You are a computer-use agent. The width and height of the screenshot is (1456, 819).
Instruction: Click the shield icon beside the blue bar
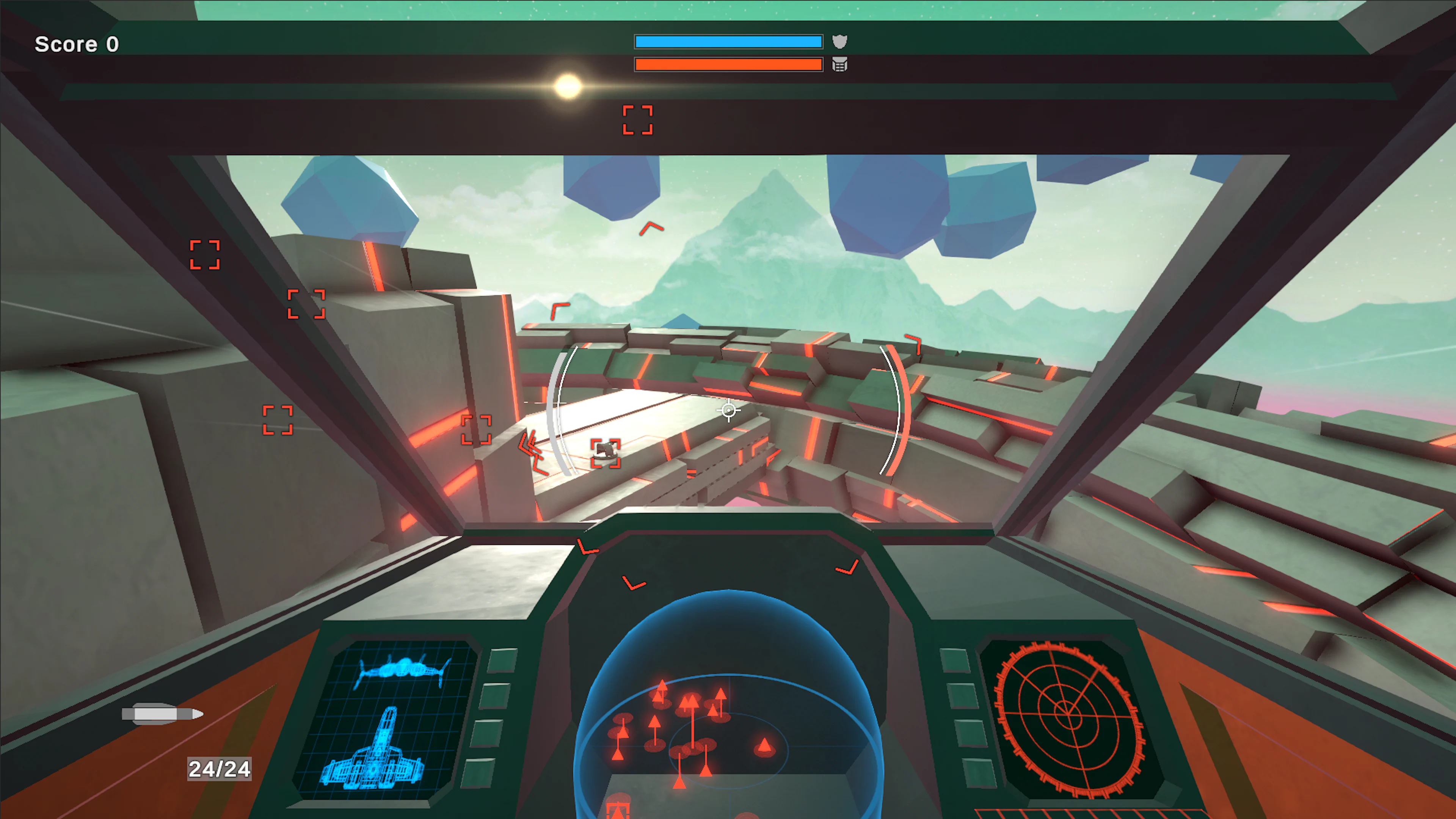(841, 41)
